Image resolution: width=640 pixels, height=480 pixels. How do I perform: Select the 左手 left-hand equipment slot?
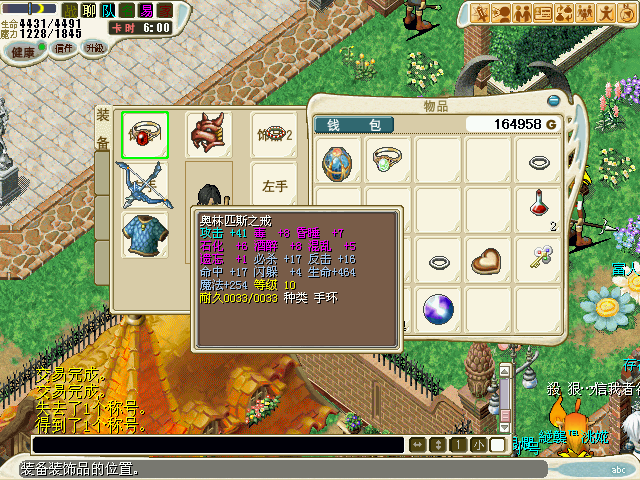(274, 185)
